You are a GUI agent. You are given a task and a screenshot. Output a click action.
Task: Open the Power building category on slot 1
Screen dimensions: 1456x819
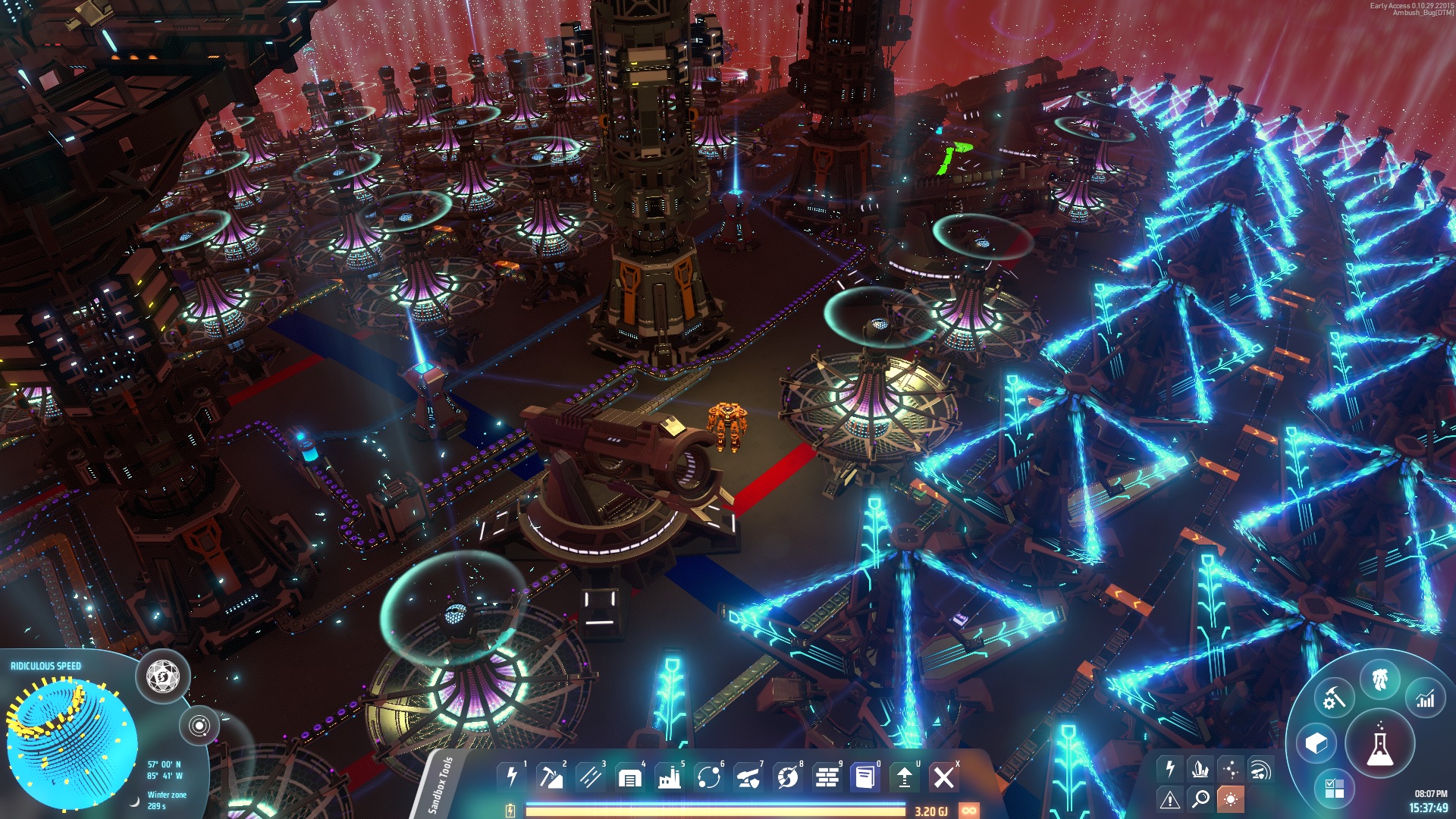[510, 777]
